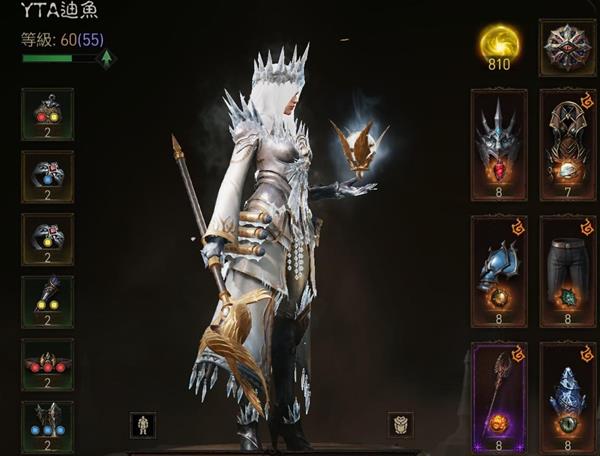
Task: Click the small character figure button
Action: click(143, 425)
